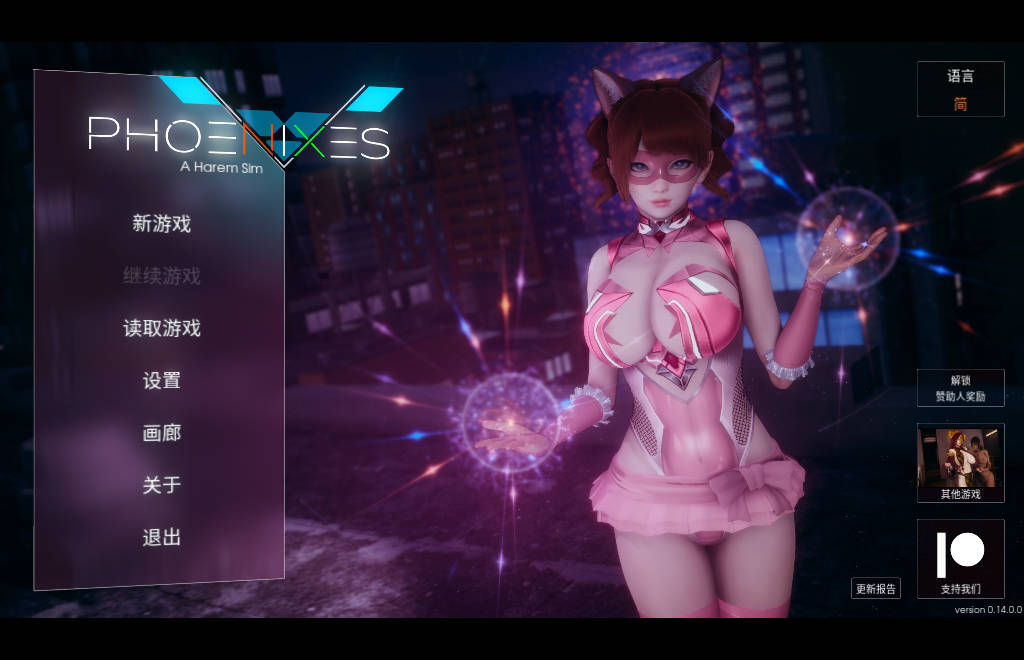Open the 读取游戏 load menu
Image resolution: width=1024 pixels, height=660 pixels.
pyautogui.click(x=161, y=328)
